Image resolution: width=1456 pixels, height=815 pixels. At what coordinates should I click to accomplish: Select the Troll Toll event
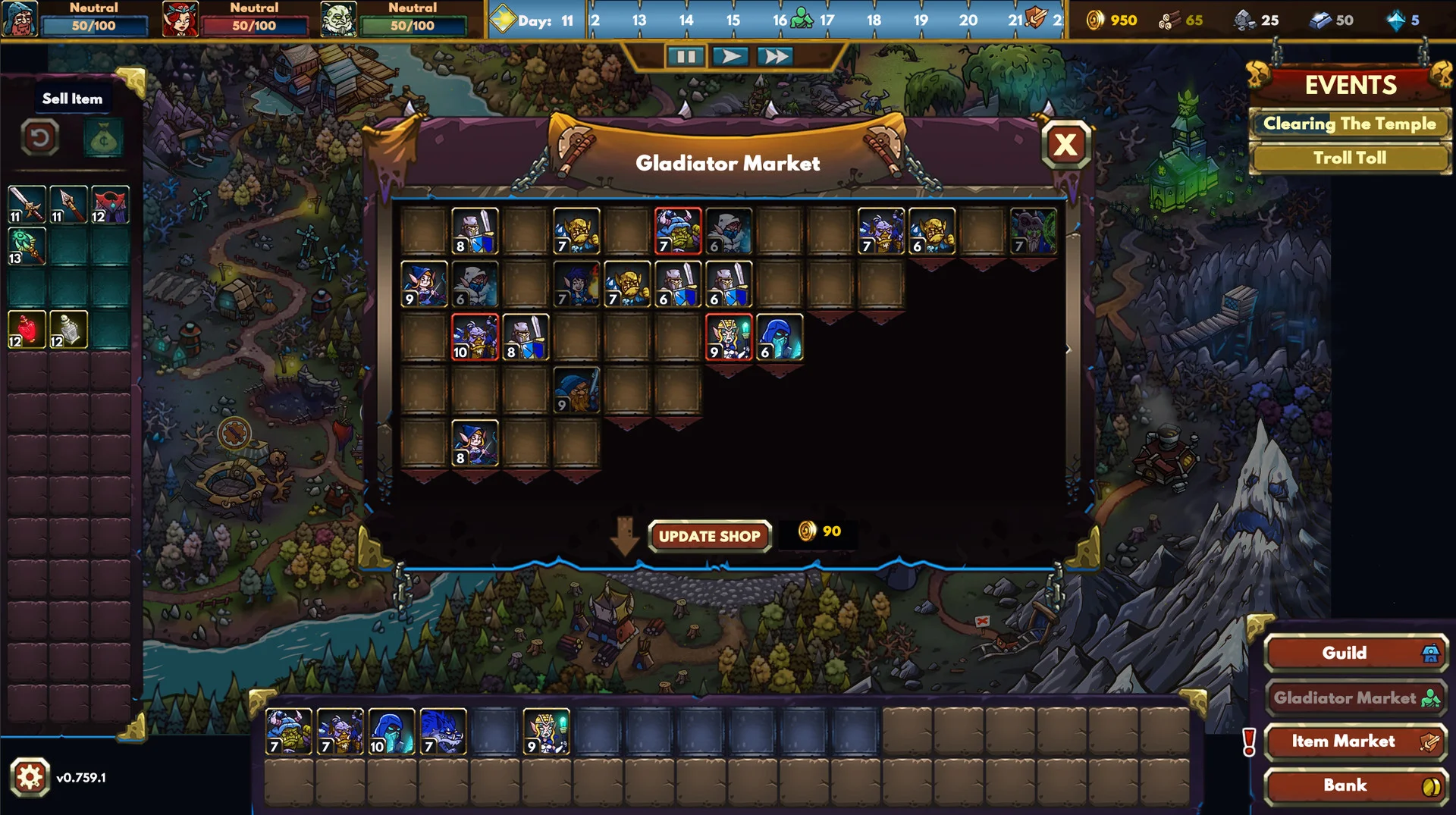click(1349, 158)
